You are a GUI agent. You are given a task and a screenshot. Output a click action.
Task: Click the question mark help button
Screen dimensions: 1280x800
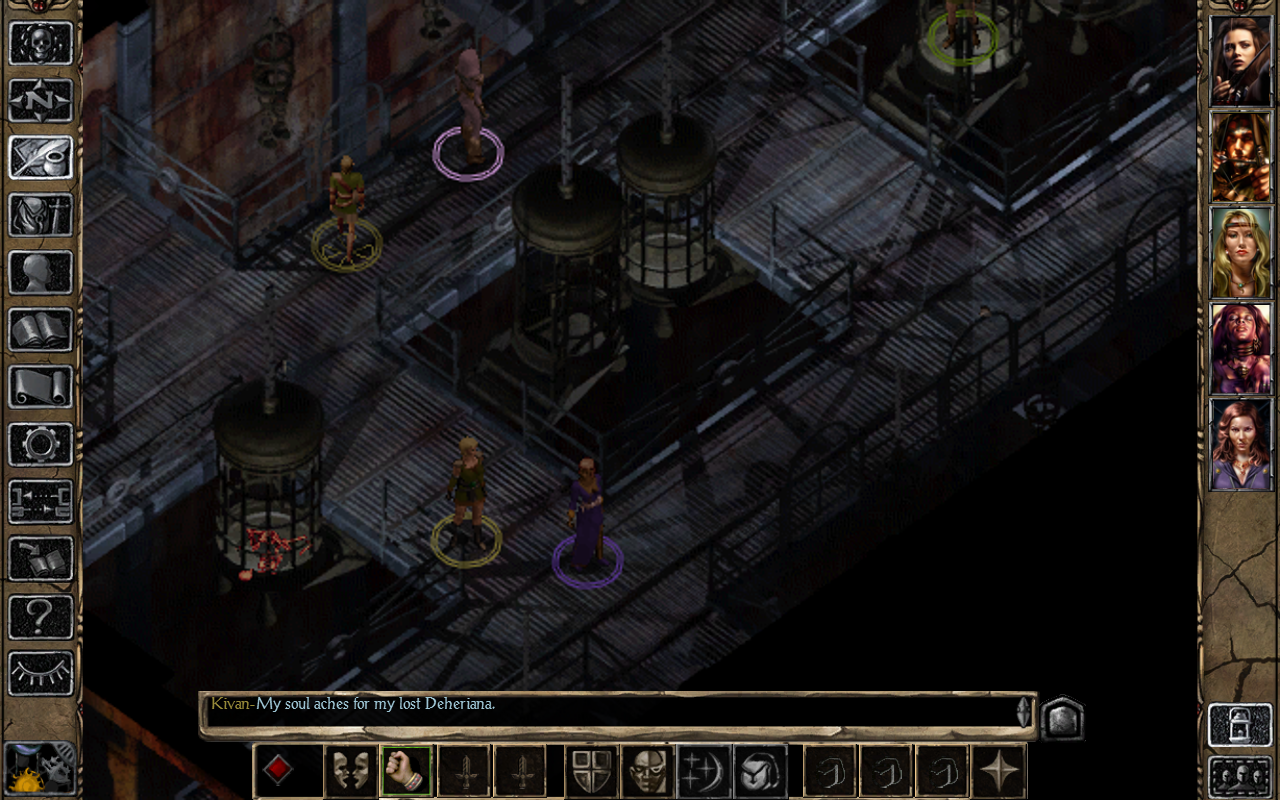41,616
